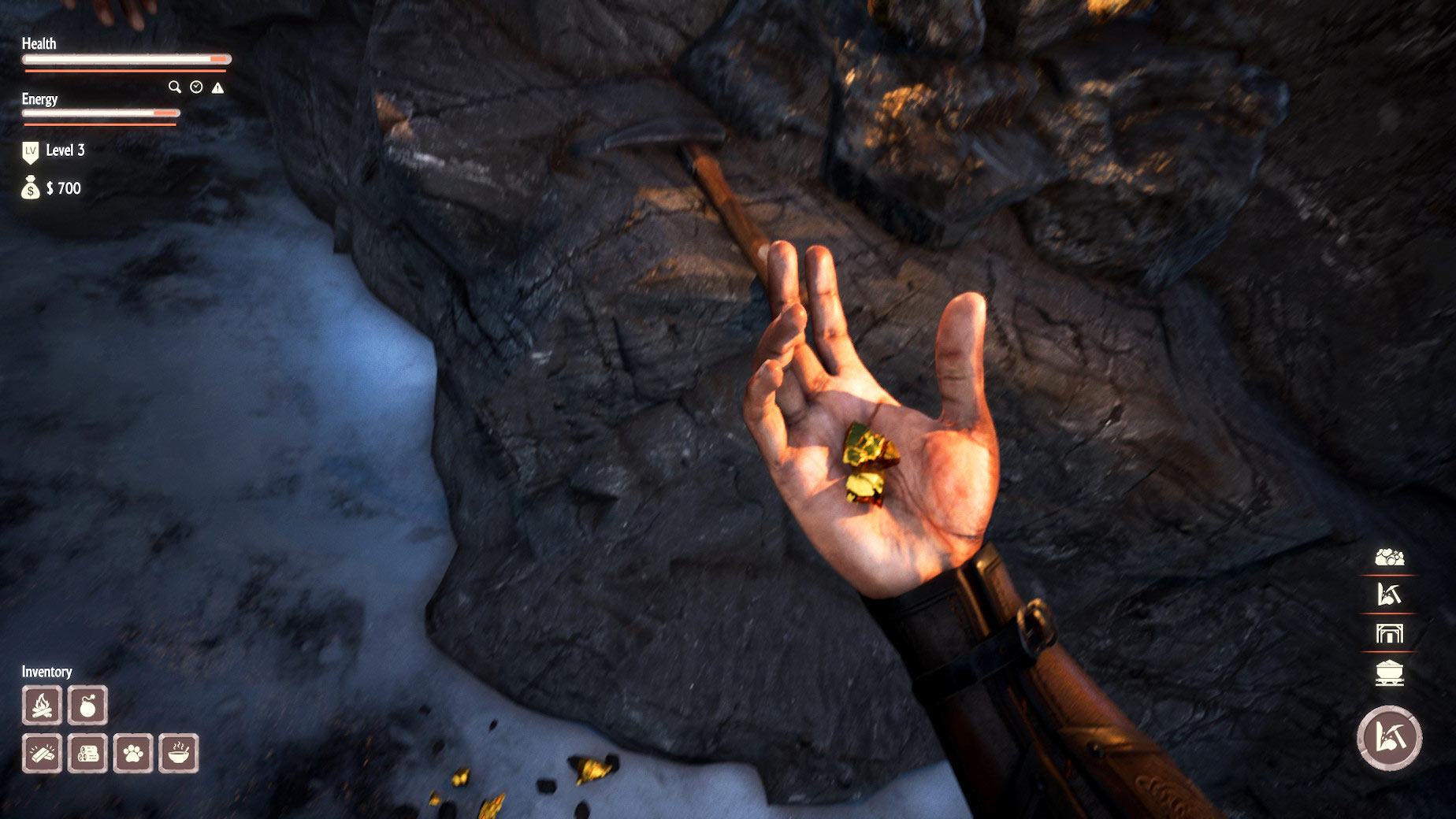Select the paw print inventory slot
The width and height of the screenshot is (1456, 819).
pyautogui.click(x=133, y=754)
